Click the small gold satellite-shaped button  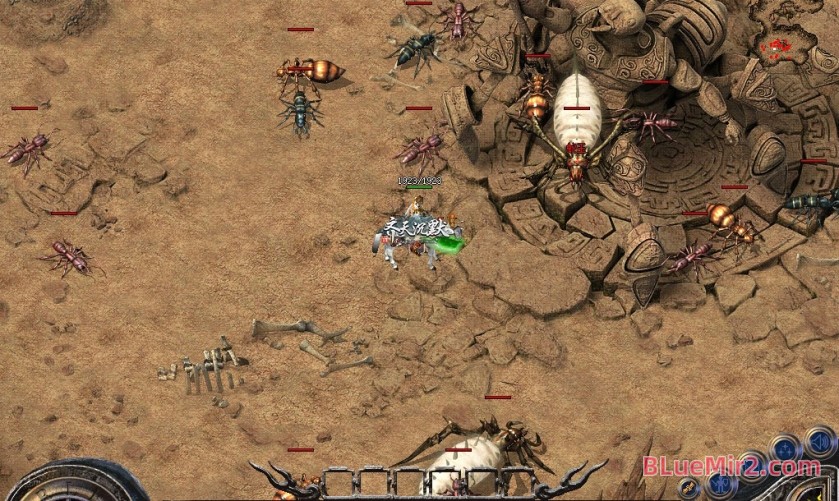[689, 487]
